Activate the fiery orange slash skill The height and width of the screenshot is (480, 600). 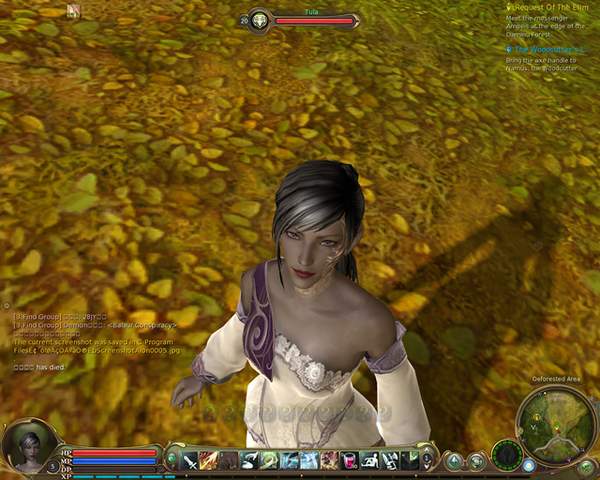[x=209, y=460]
